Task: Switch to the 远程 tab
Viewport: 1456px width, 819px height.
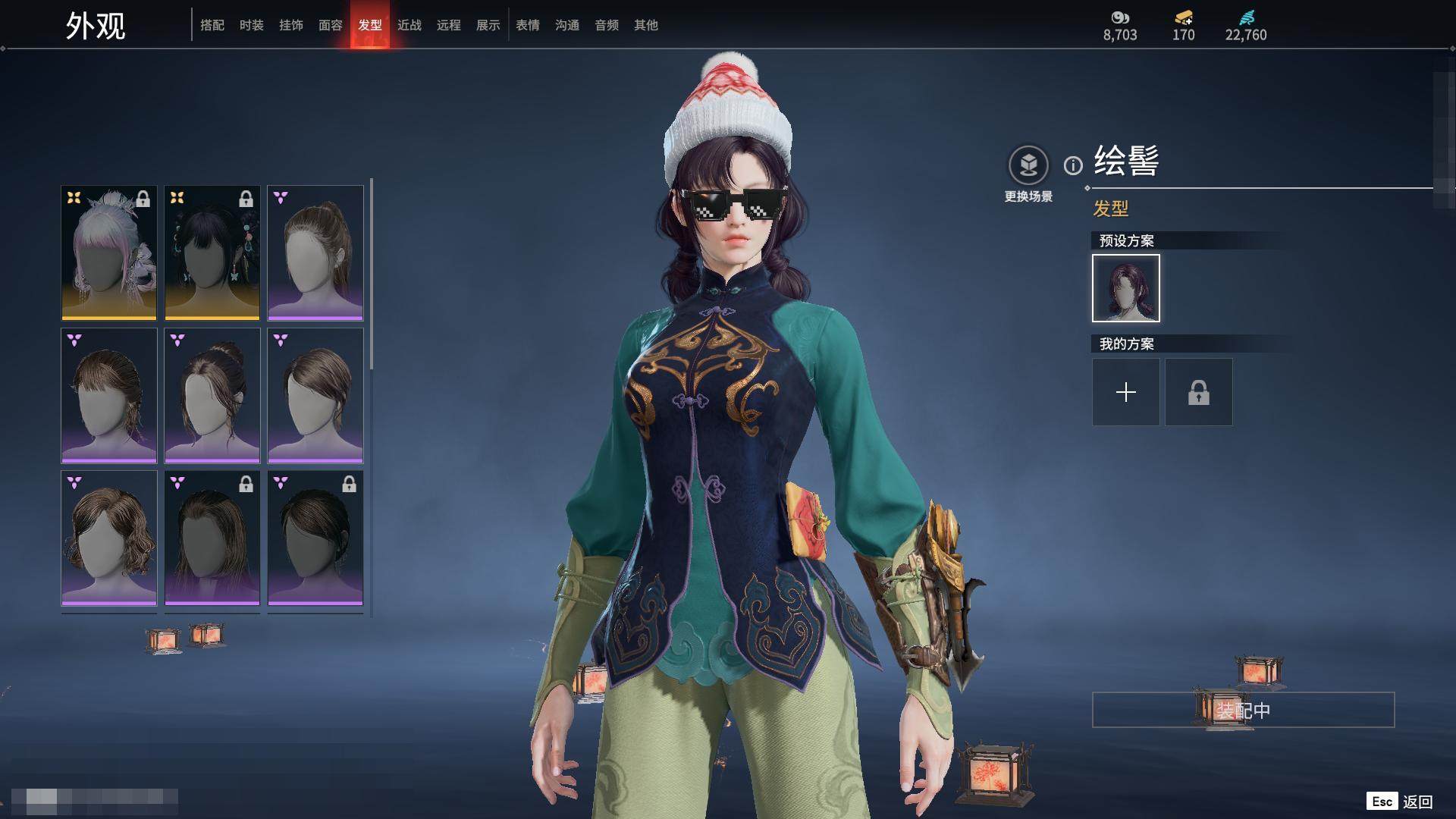Action: coord(449,25)
